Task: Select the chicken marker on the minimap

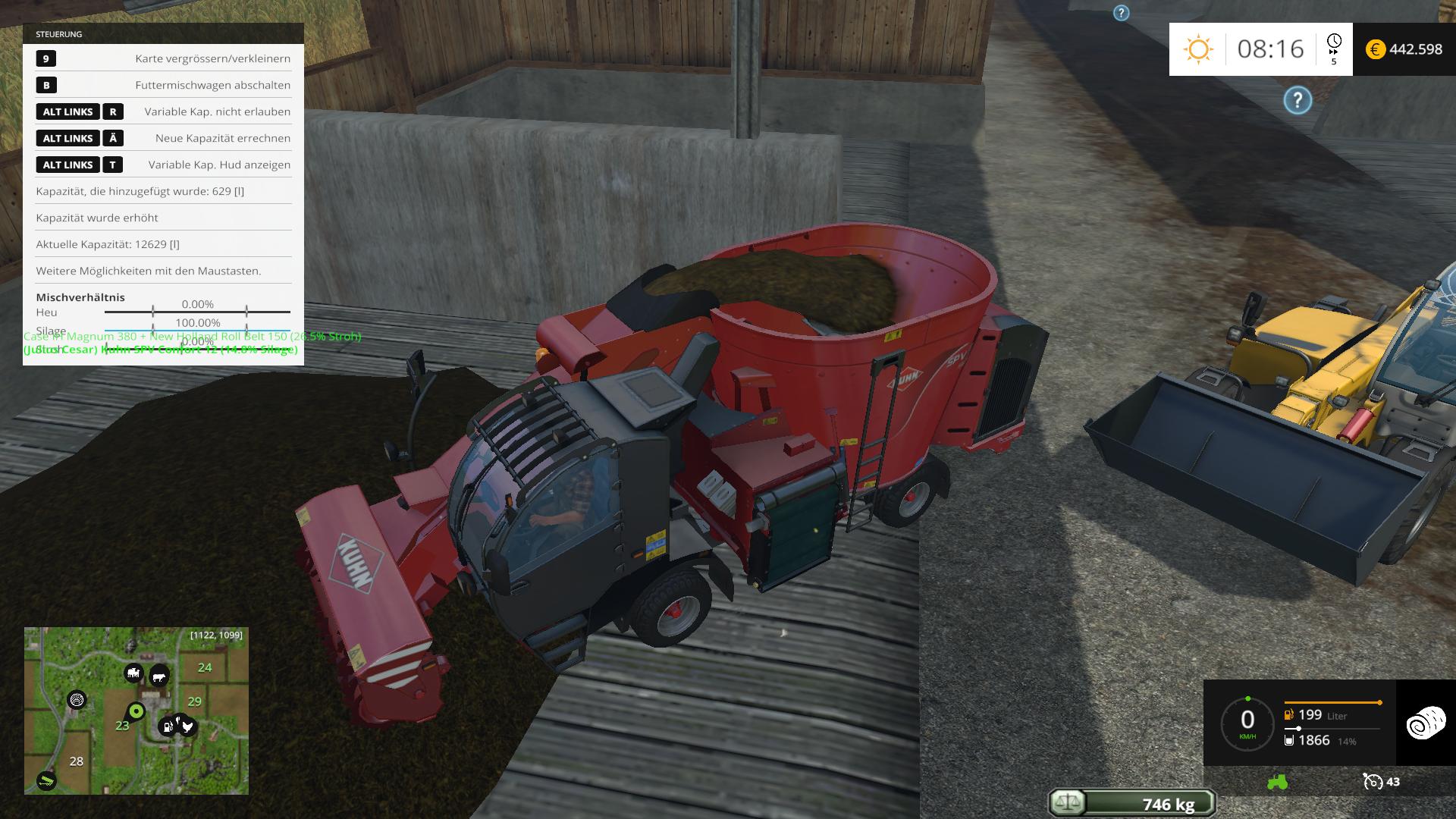Action: pos(187,726)
